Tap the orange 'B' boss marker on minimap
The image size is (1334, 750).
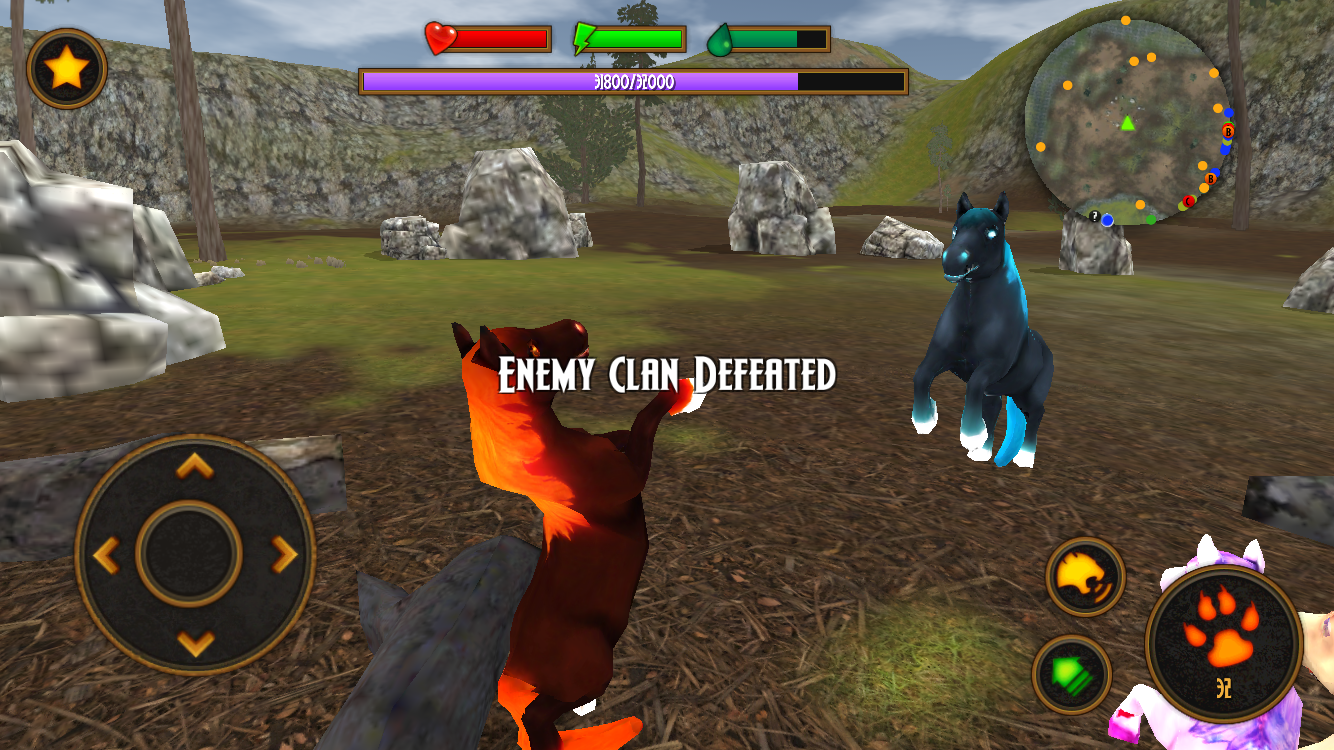tap(1229, 133)
